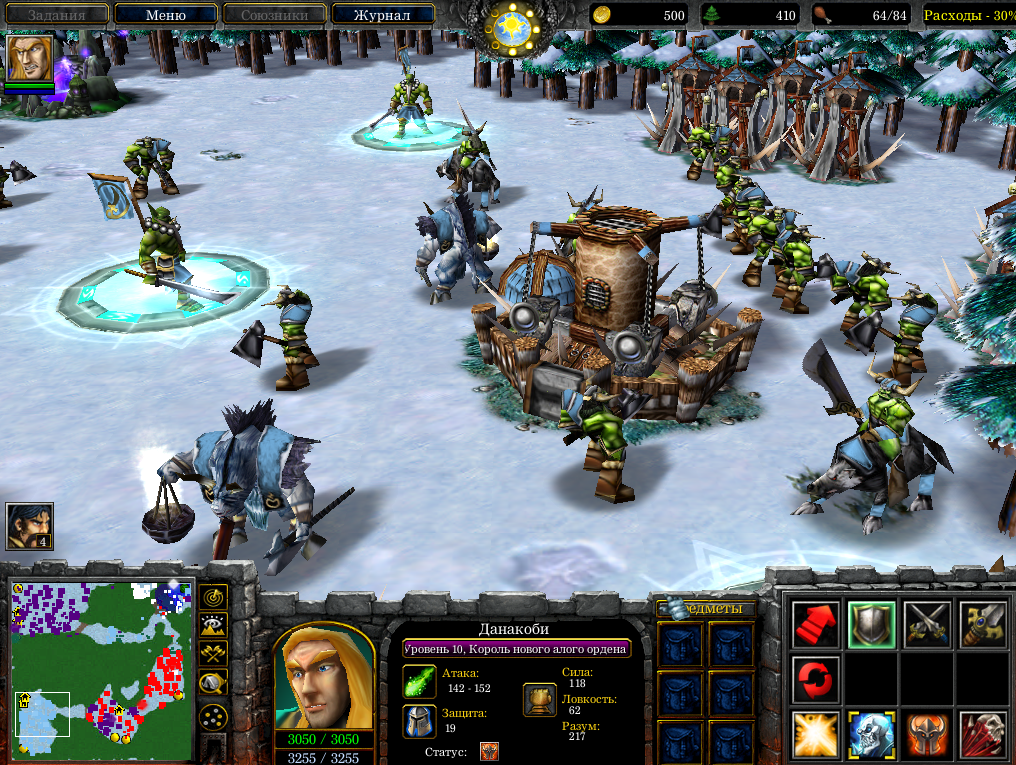The image size is (1016, 765).
Task: Activate the blue frost skull ability
Action: pos(871,735)
